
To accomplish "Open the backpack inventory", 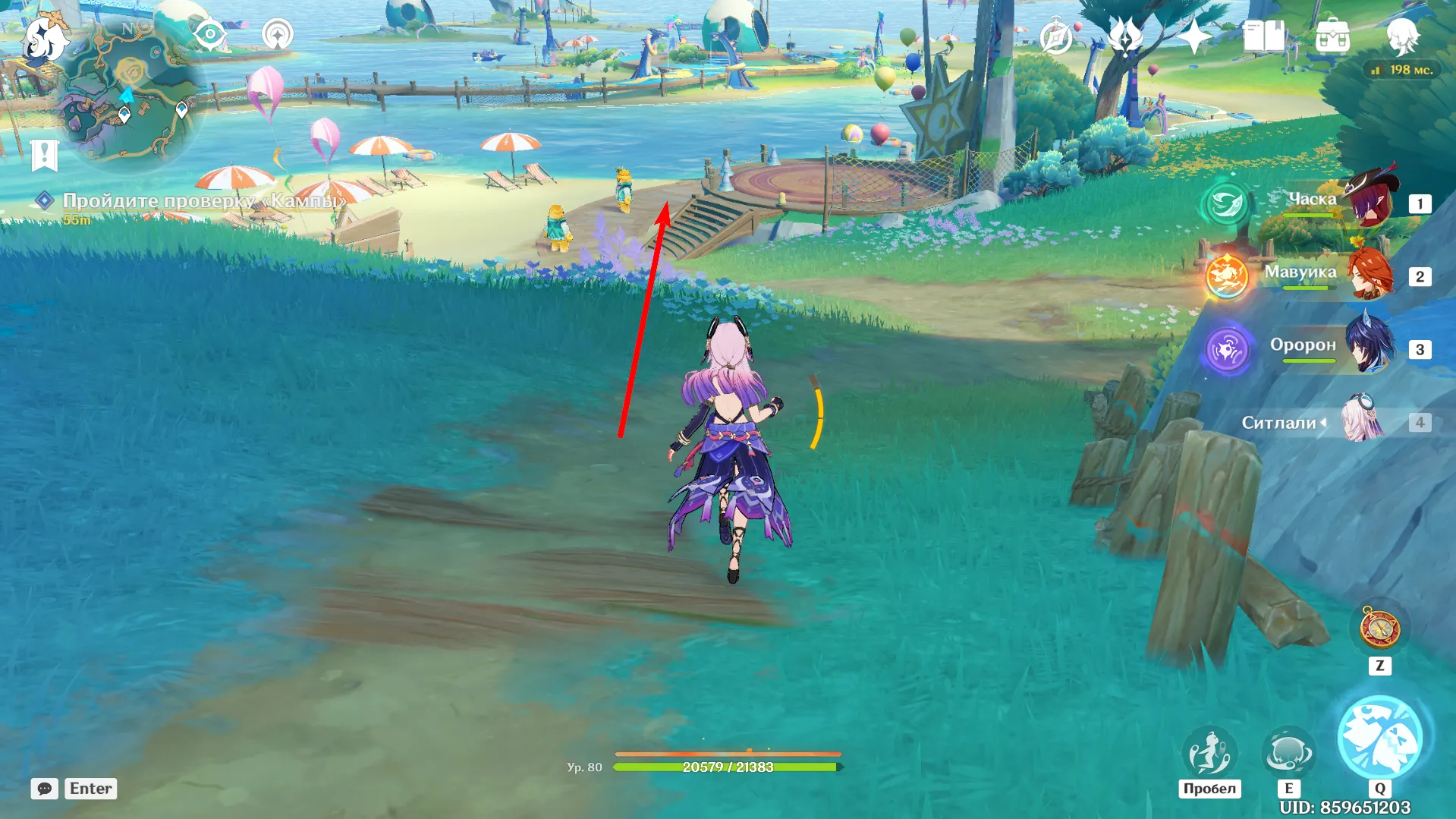I will point(1332,36).
